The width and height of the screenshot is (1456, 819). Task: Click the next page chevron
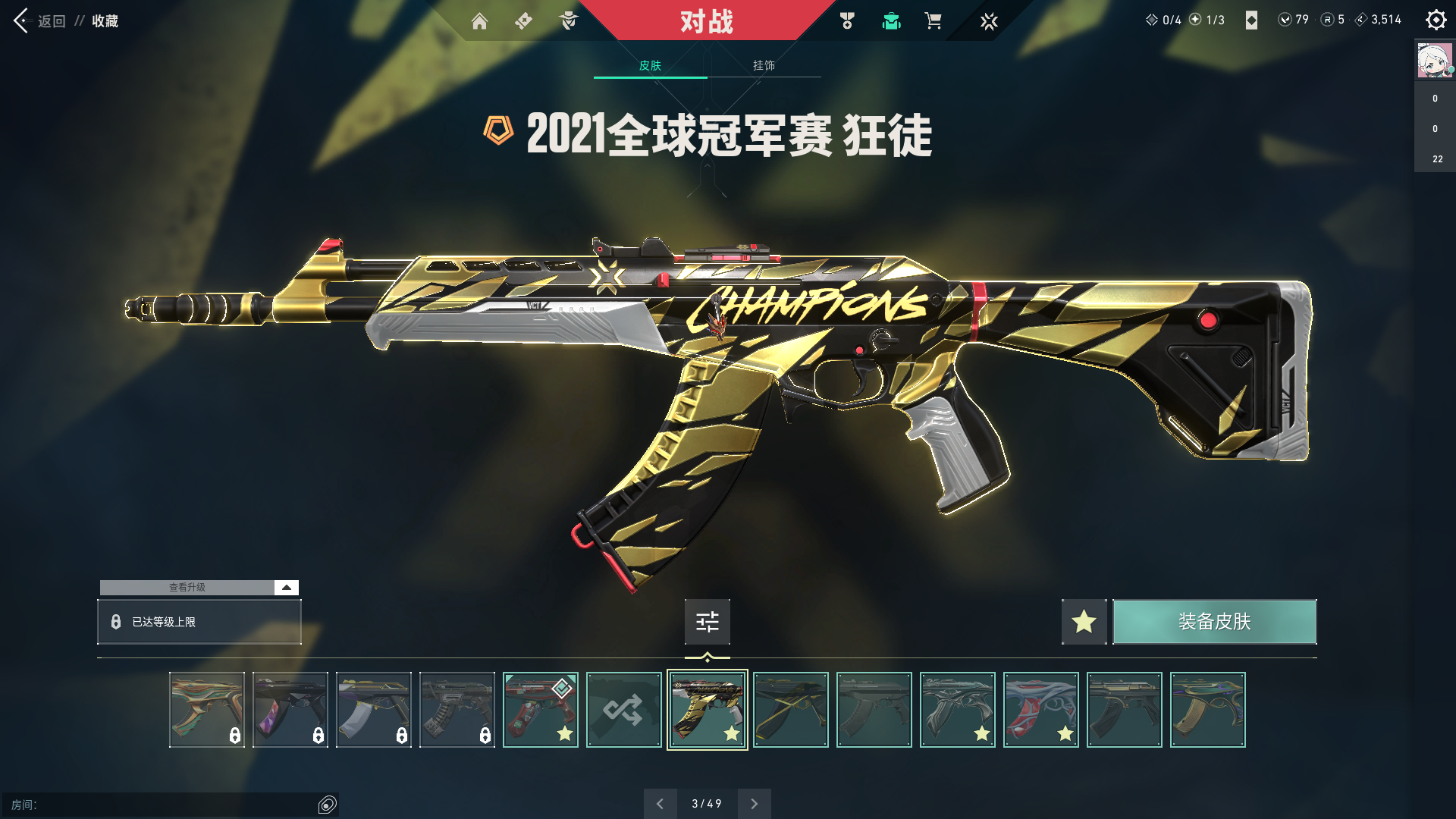(x=754, y=803)
